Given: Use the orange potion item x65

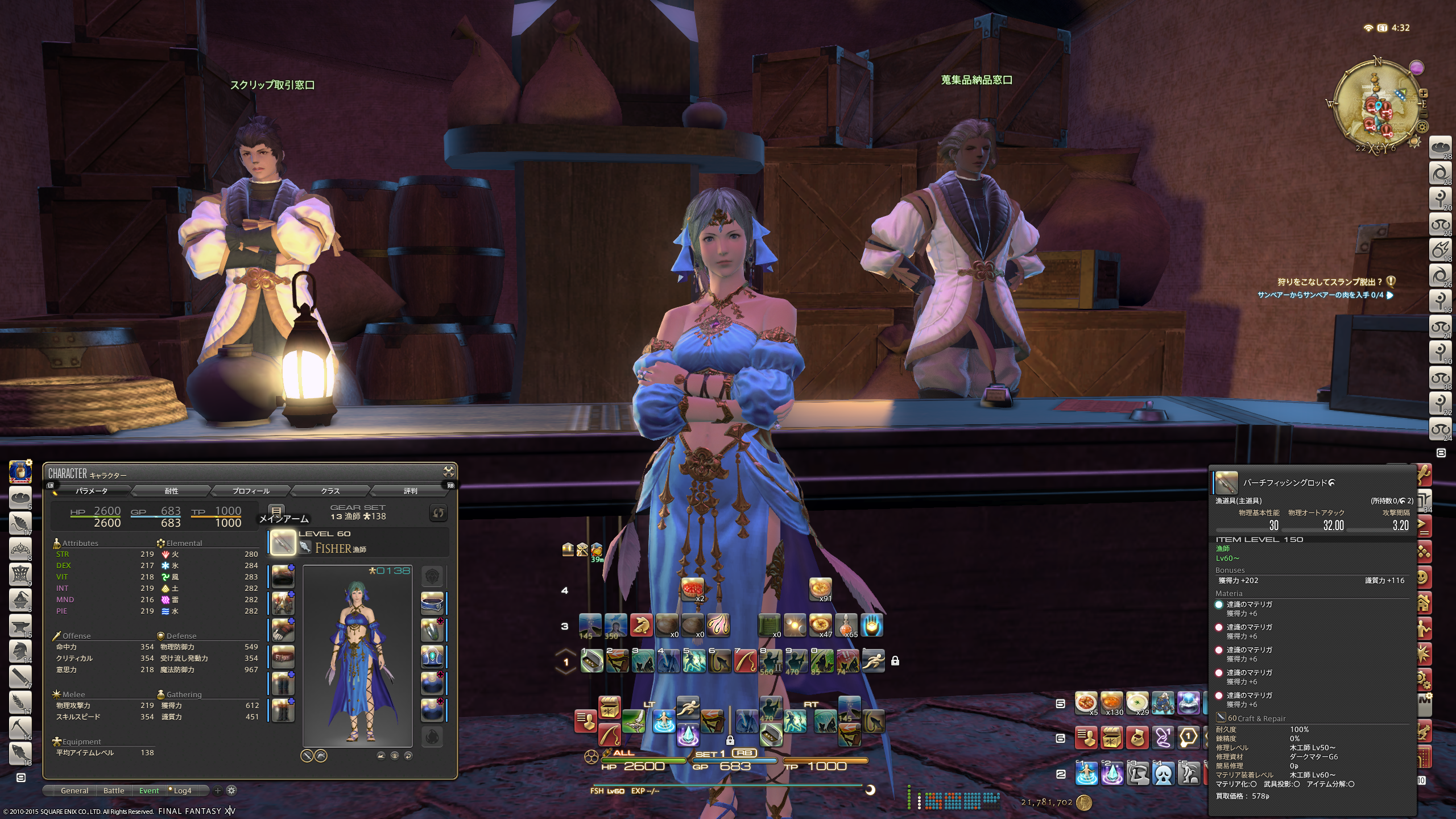Looking at the screenshot, I should (846, 626).
